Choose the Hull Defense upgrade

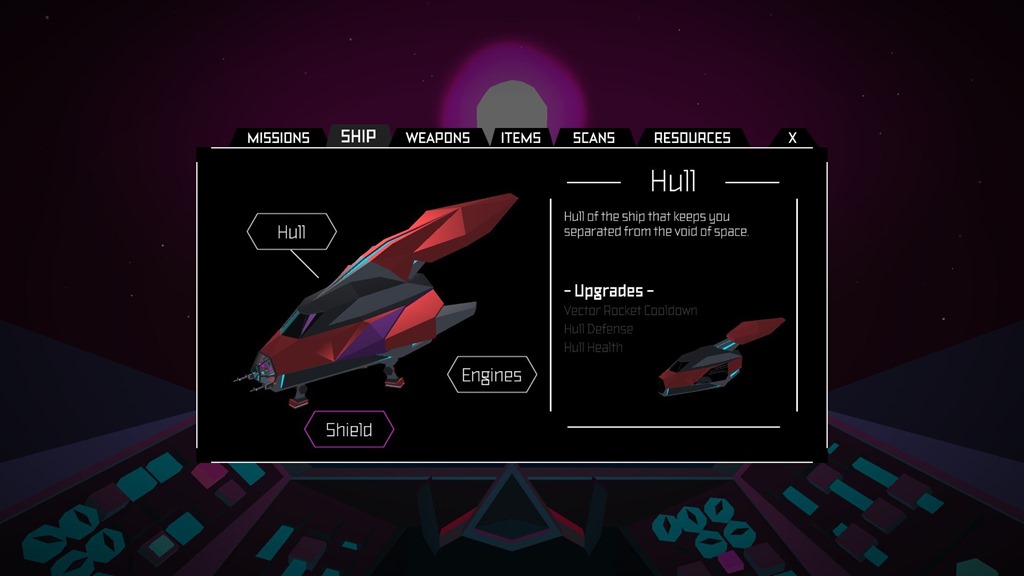(598, 329)
